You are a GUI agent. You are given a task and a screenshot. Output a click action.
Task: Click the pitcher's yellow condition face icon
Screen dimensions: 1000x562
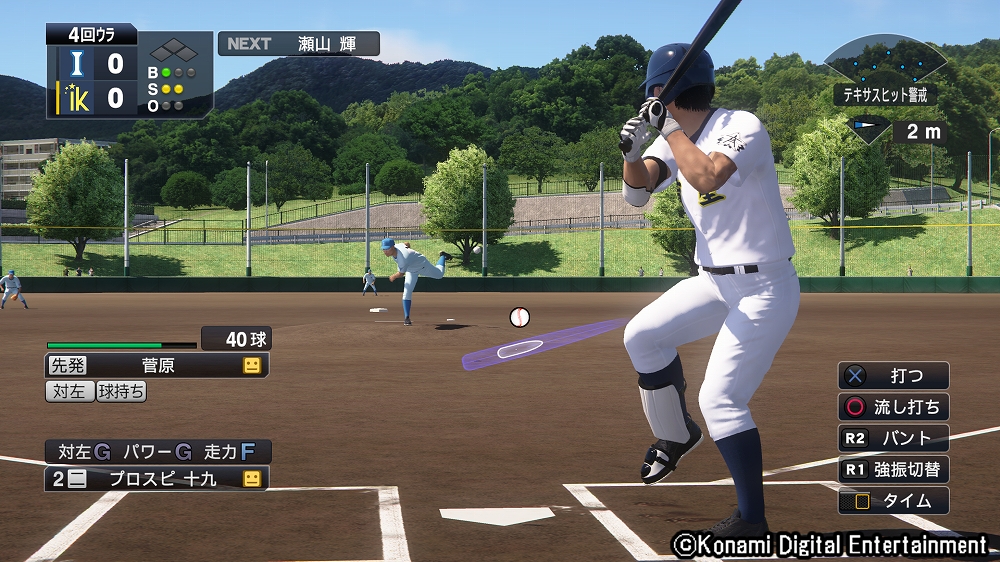tap(251, 366)
